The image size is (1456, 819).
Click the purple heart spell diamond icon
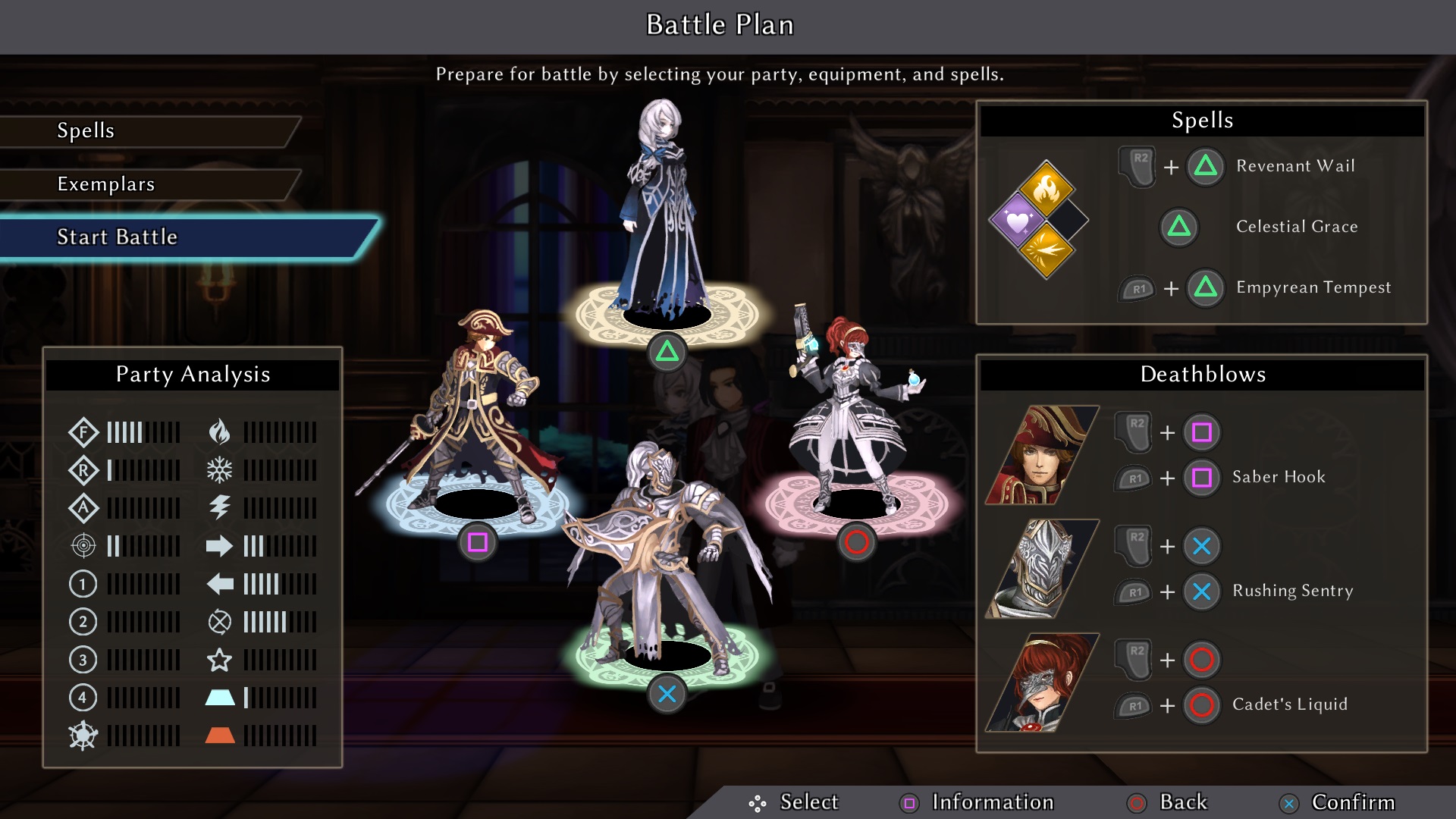(1017, 221)
